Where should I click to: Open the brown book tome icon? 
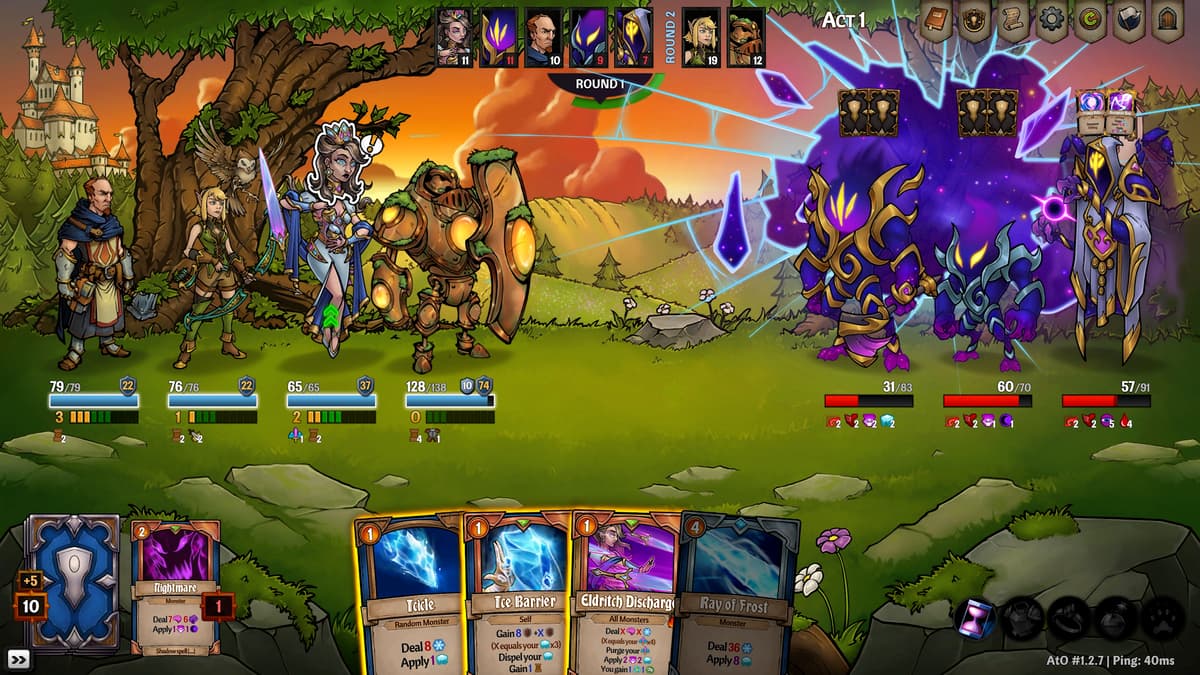tap(936, 21)
